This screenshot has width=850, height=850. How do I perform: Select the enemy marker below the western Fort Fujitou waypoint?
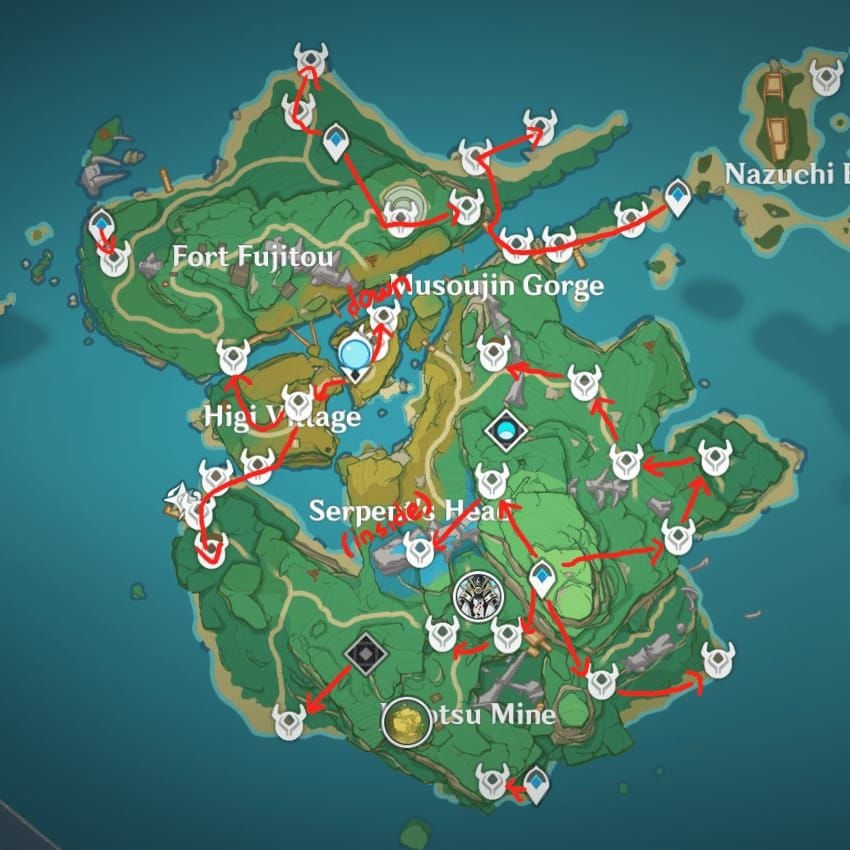115,259
